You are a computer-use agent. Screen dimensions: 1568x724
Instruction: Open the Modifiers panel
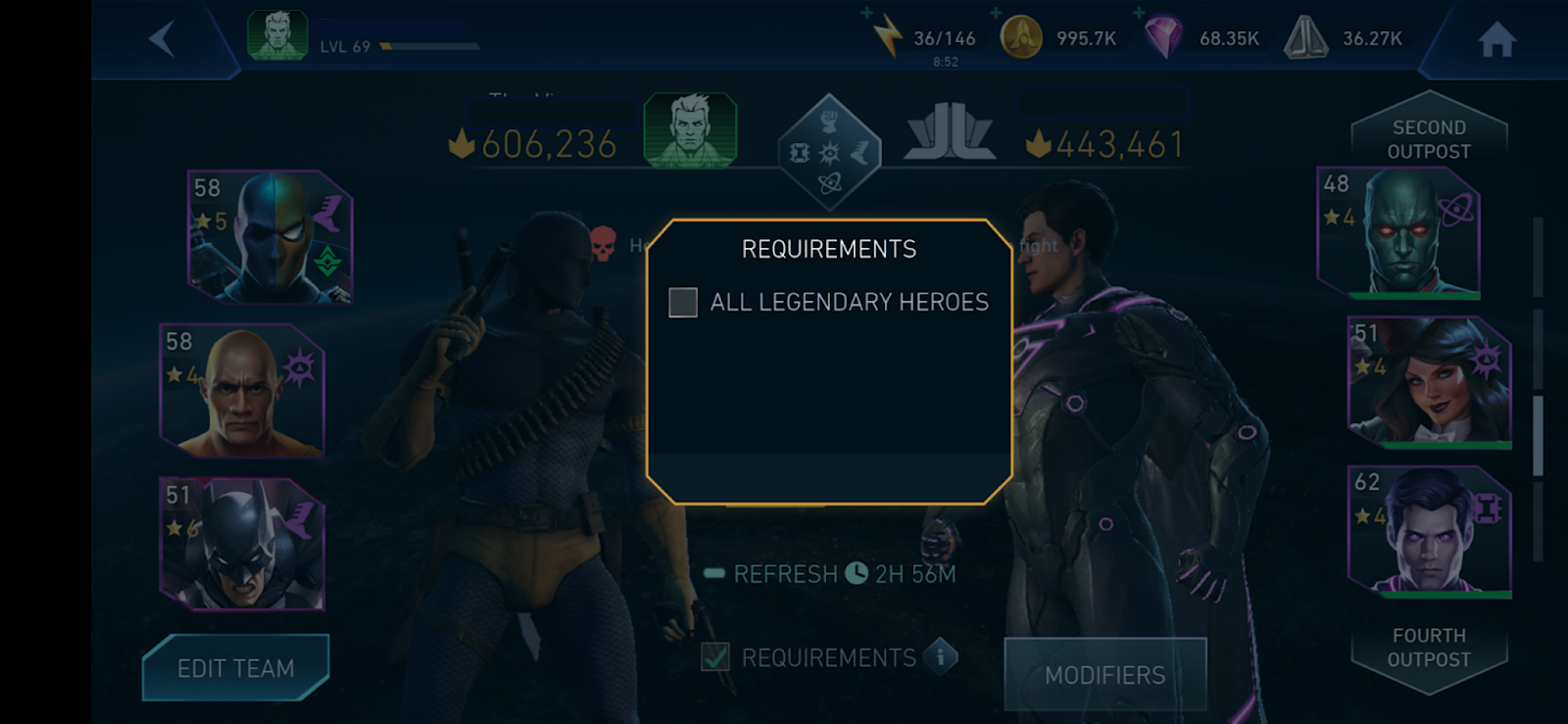point(1104,674)
